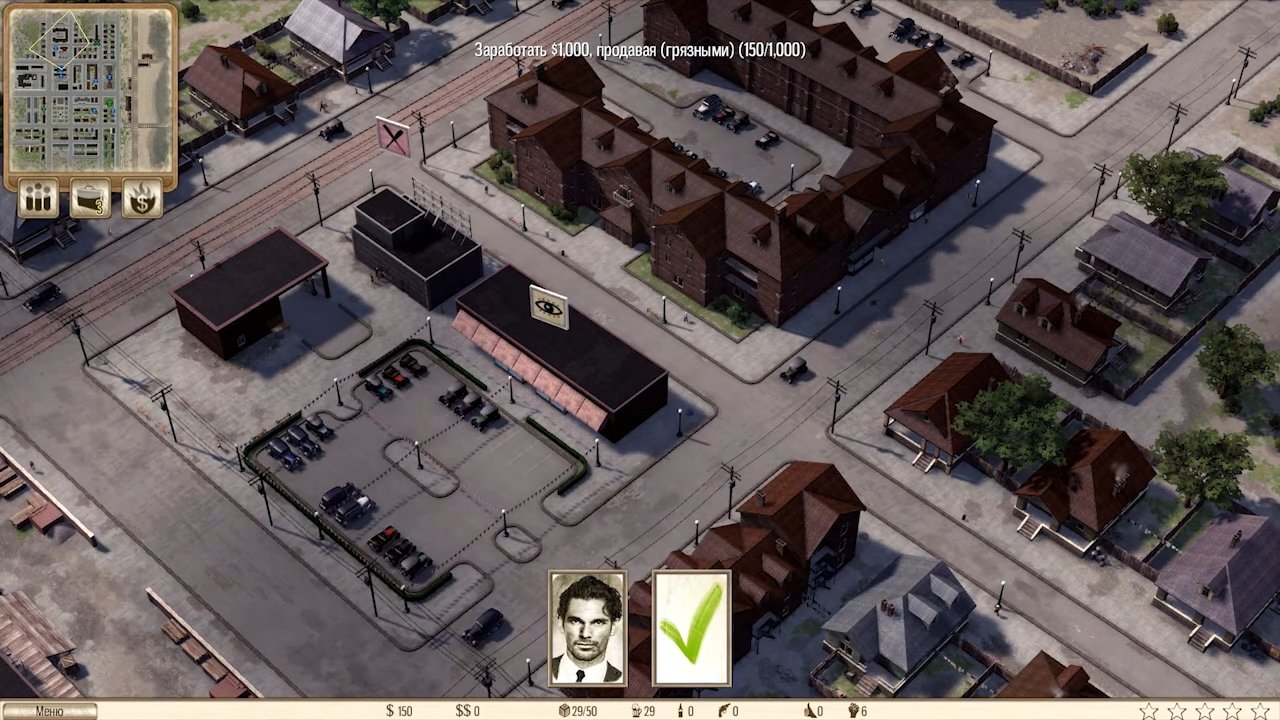Open the burning dollar money icon
The height and width of the screenshot is (720, 1280).
point(142,197)
